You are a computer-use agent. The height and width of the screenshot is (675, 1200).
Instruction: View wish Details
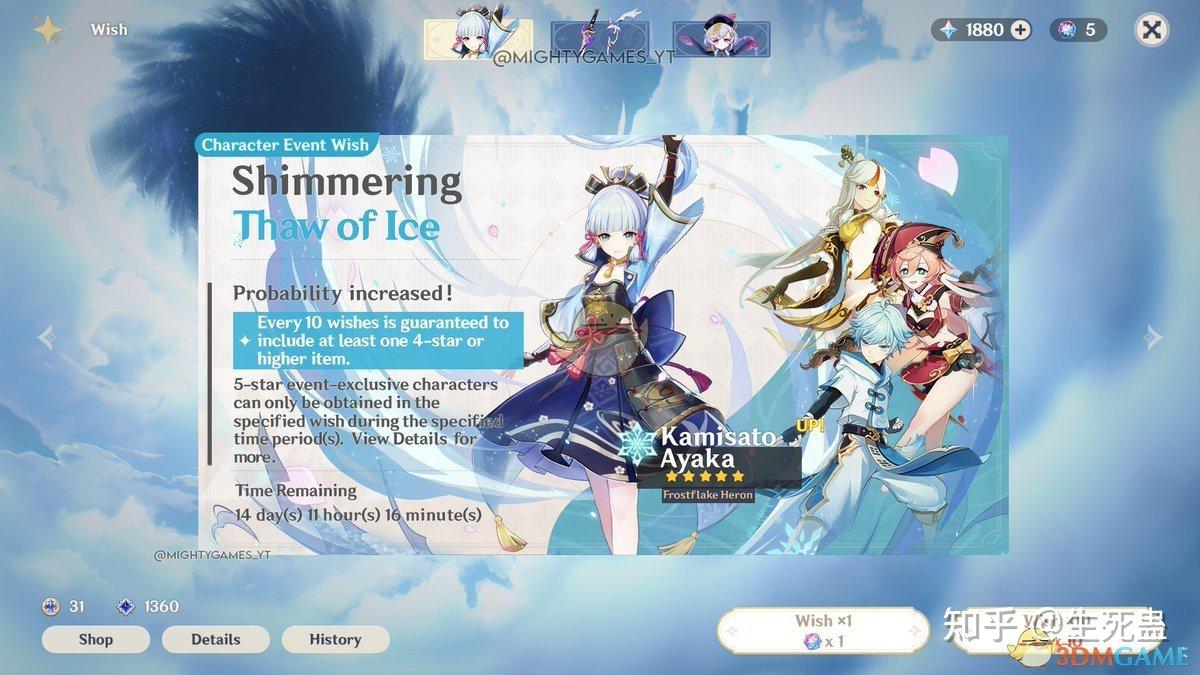click(216, 639)
